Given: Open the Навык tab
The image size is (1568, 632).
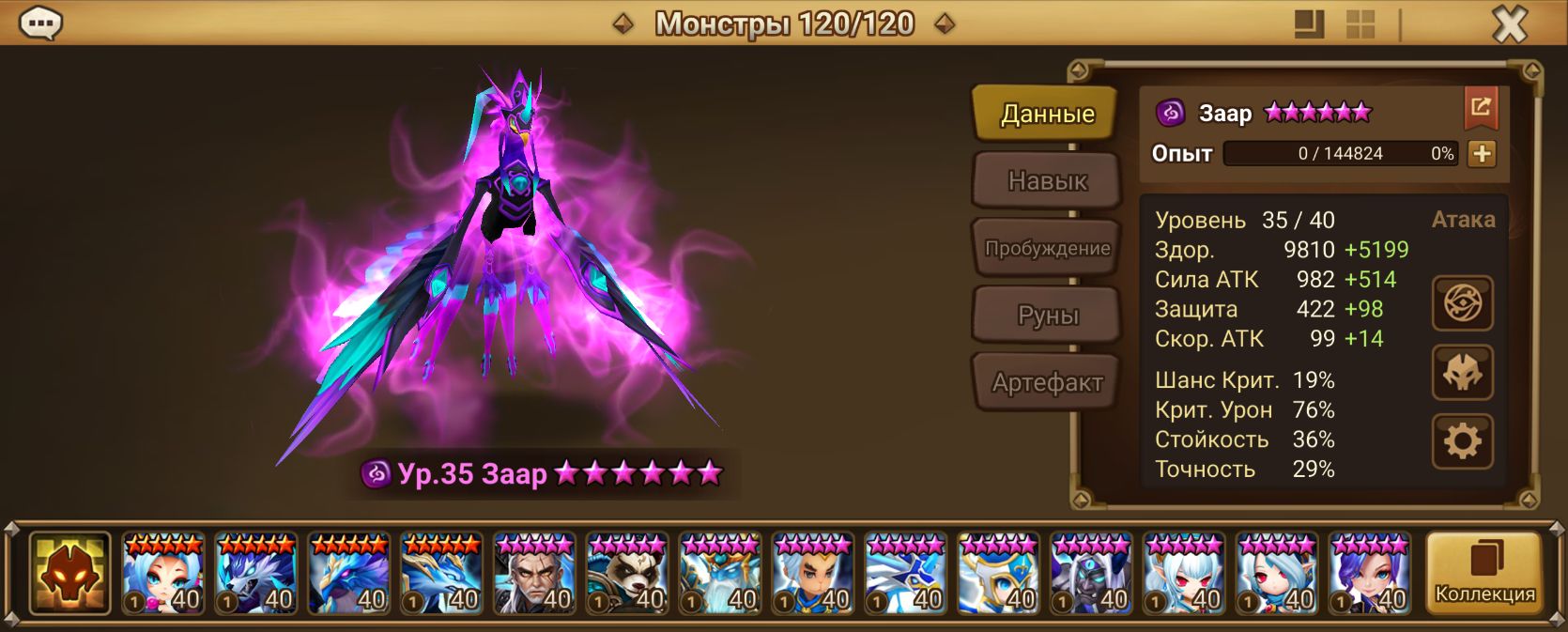Looking at the screenshot, I should [x=1046, y=180].
